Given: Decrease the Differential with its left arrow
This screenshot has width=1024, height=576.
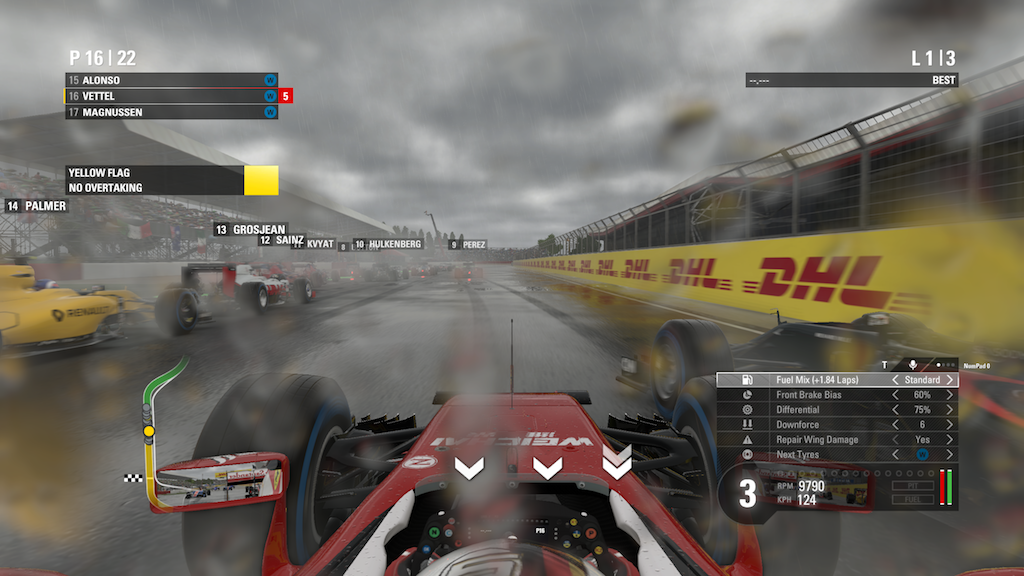Looking at the screenshot, I should (x=895, y=410).
